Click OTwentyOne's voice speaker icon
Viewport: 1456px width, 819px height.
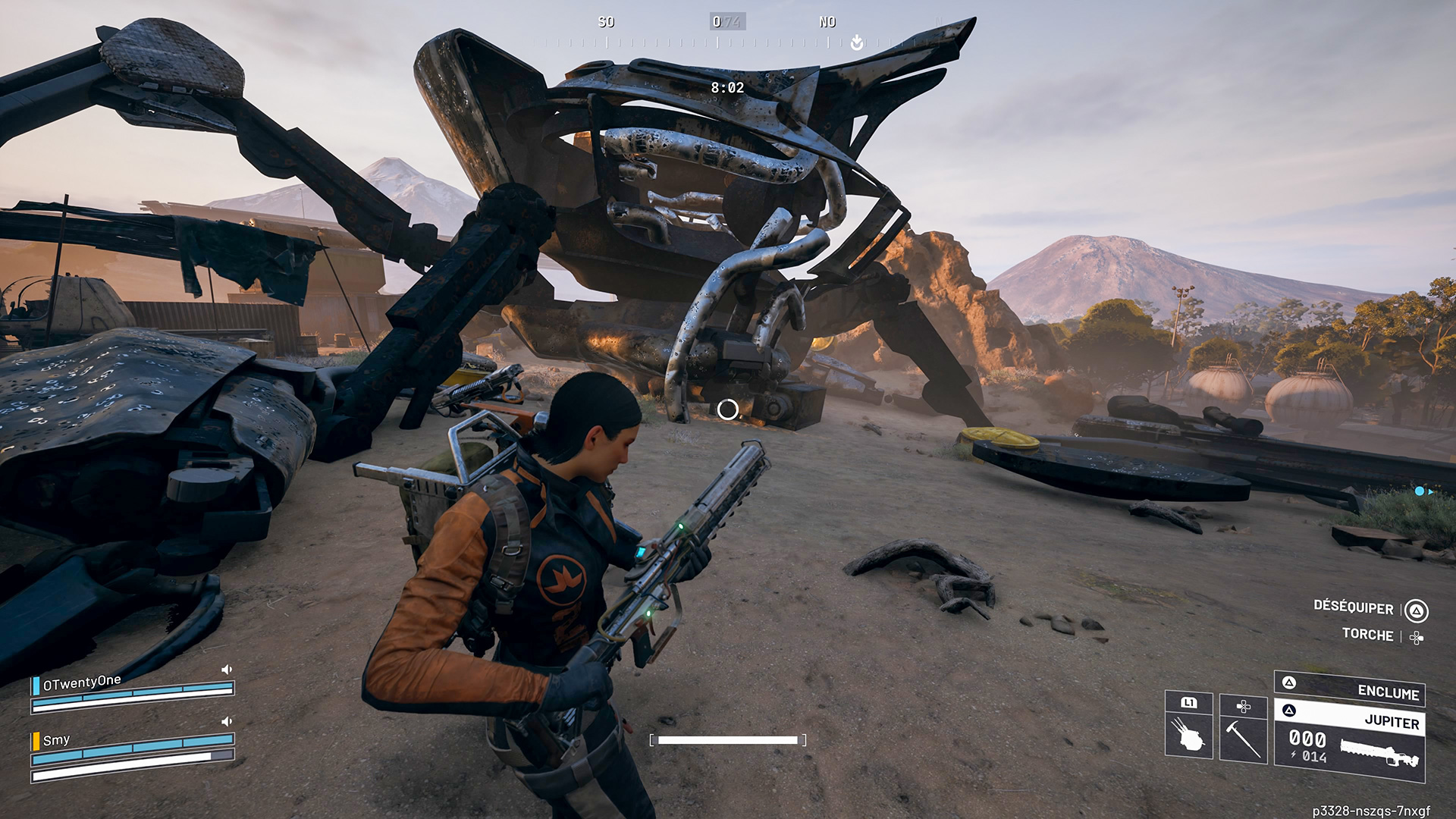click(x=226, y=670)
